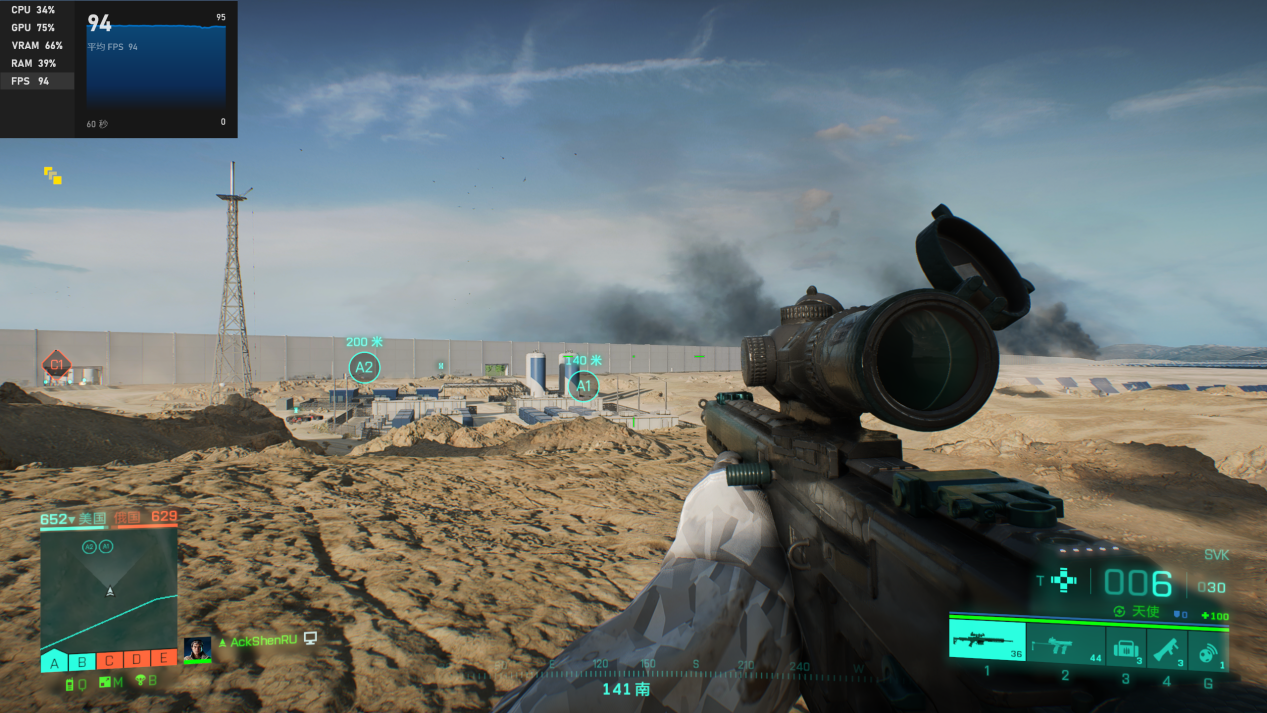Select enemy objective D on capture bar

137,659
